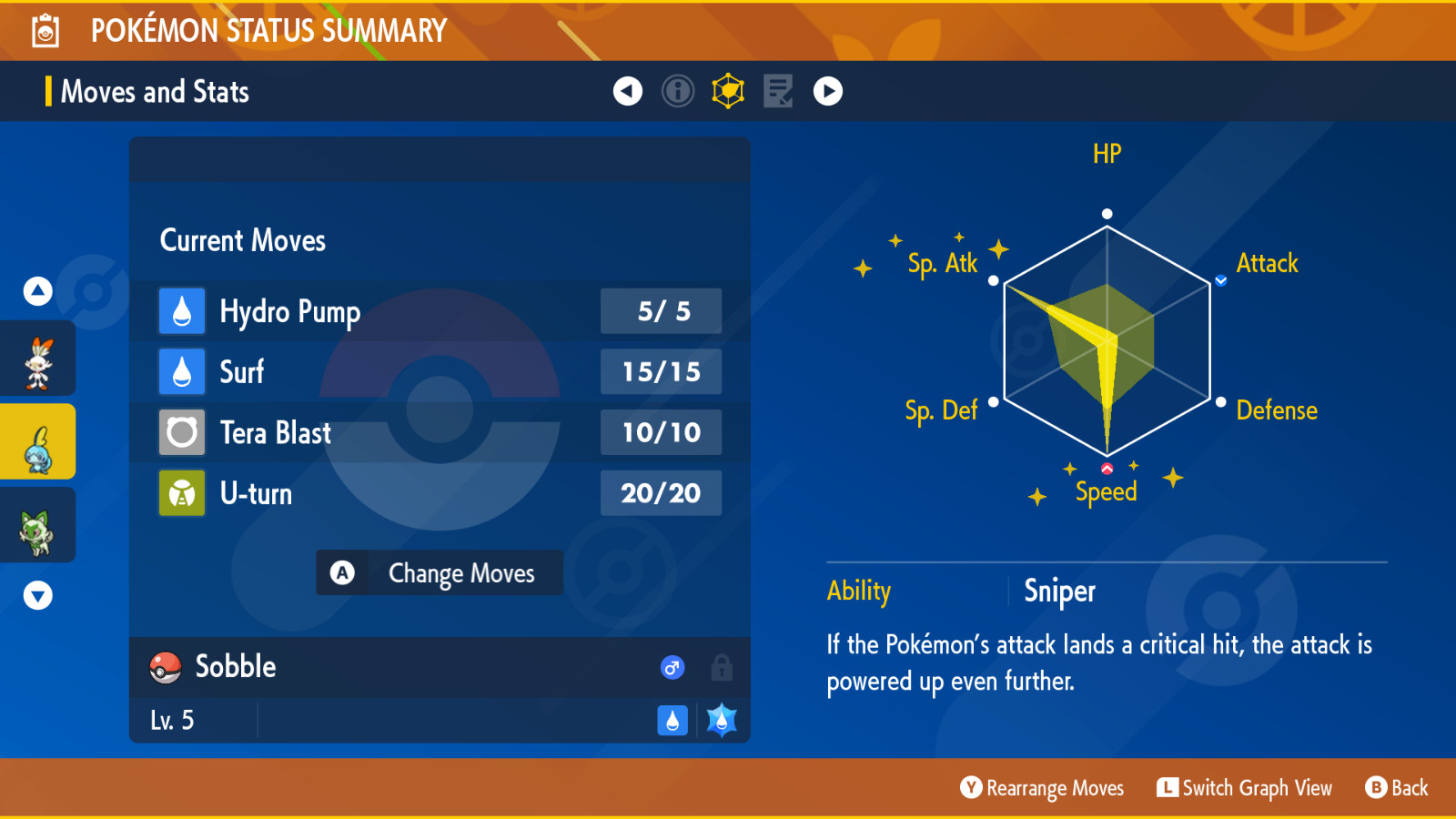This screenshot has width=1456, height=819.
Task: Activate Switch Graph View
Action: tap(1245, 788)
